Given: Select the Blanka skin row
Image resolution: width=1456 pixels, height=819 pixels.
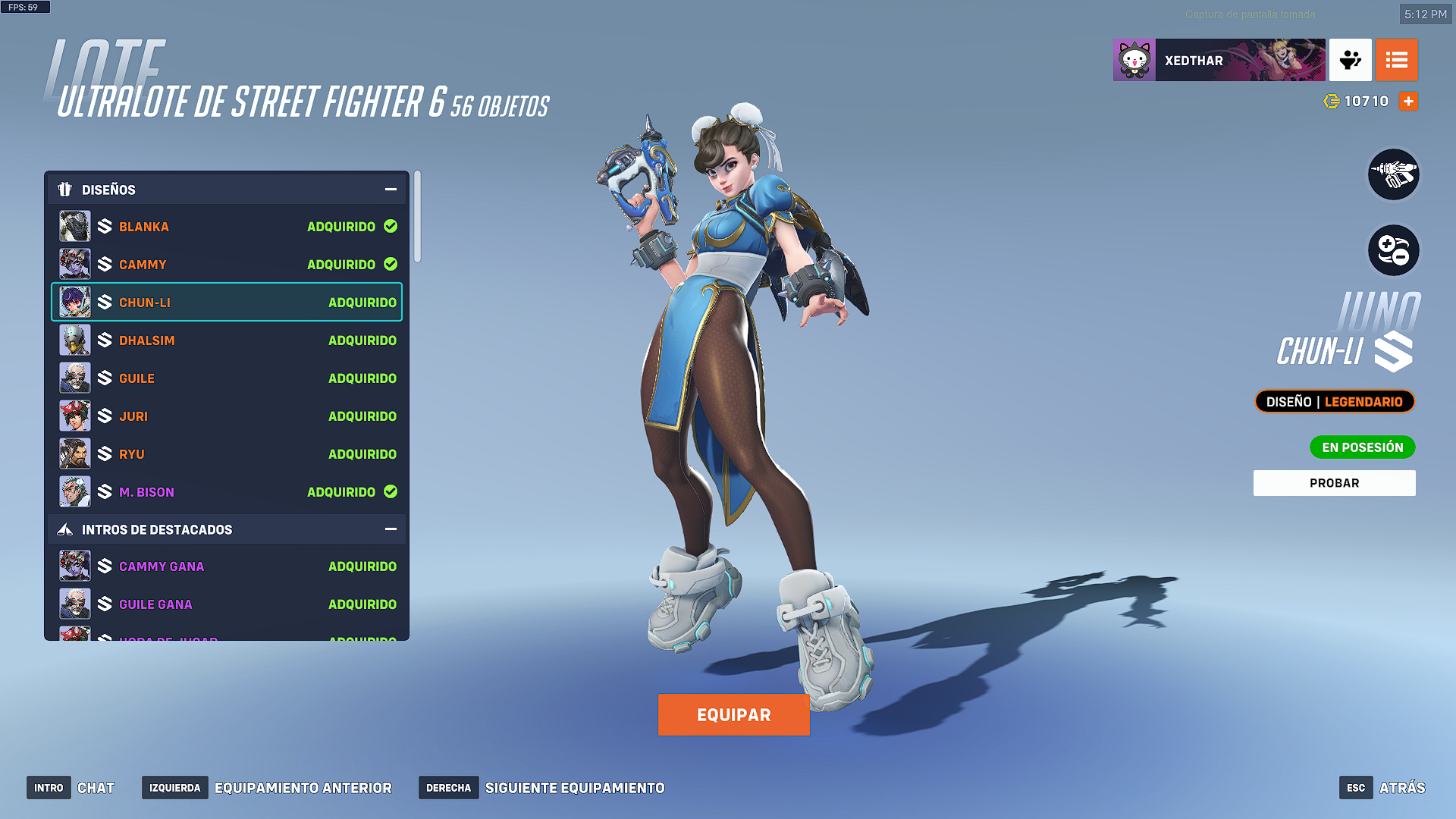Looking at the screenshot, I should click(227, 227).
